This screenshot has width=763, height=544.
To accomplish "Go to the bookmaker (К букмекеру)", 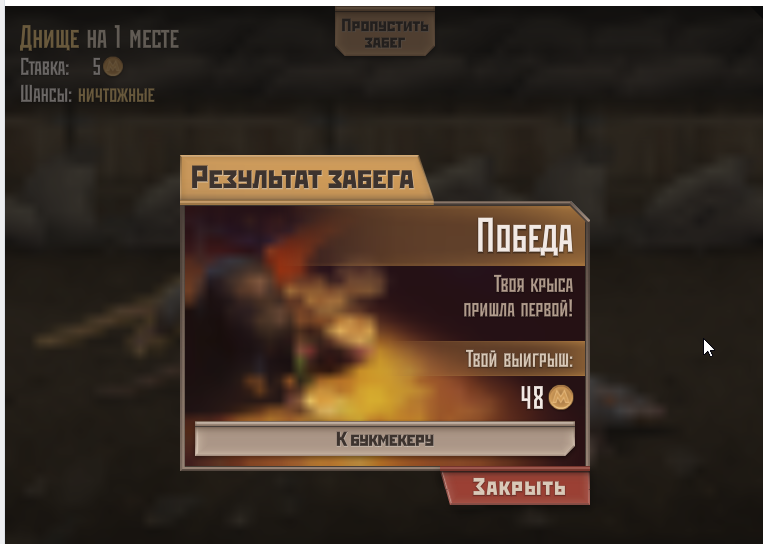I will tap(384, 439).
